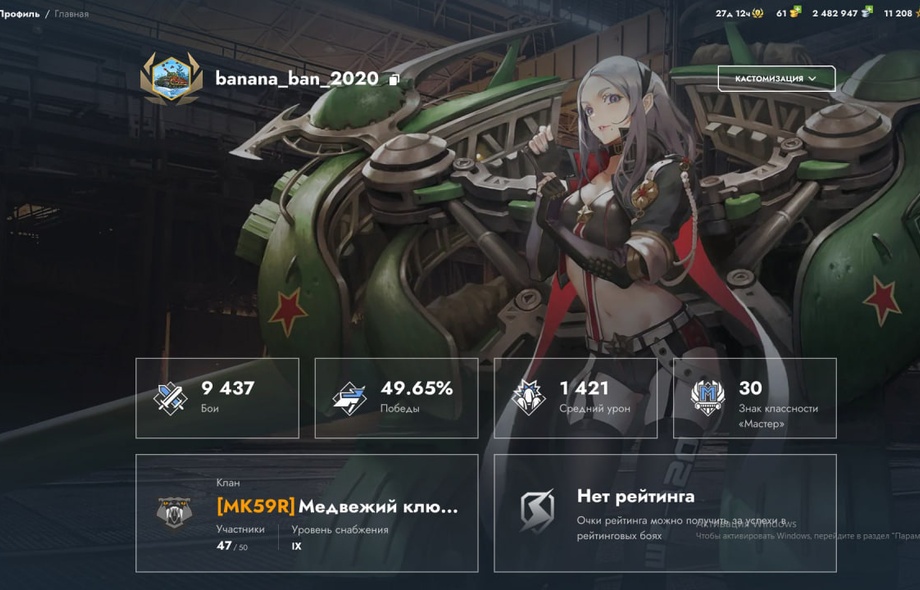This screenshot has width=920, height=590.
Task: Open the 49.65% Победы stat tile
Action: [396, 398]
